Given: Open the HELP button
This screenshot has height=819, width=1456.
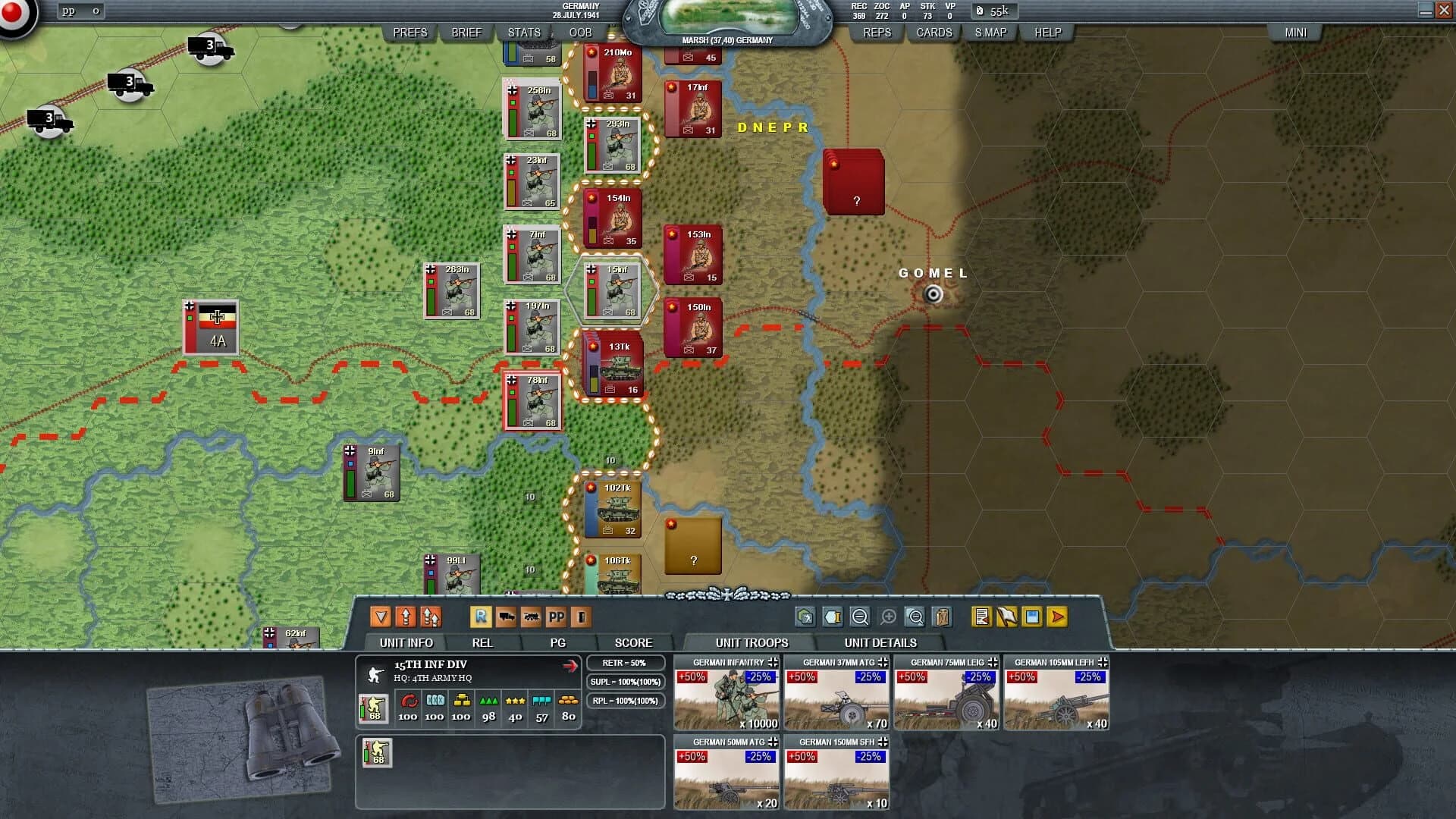Looking at the screenshot, I should tap(1046, 32).
